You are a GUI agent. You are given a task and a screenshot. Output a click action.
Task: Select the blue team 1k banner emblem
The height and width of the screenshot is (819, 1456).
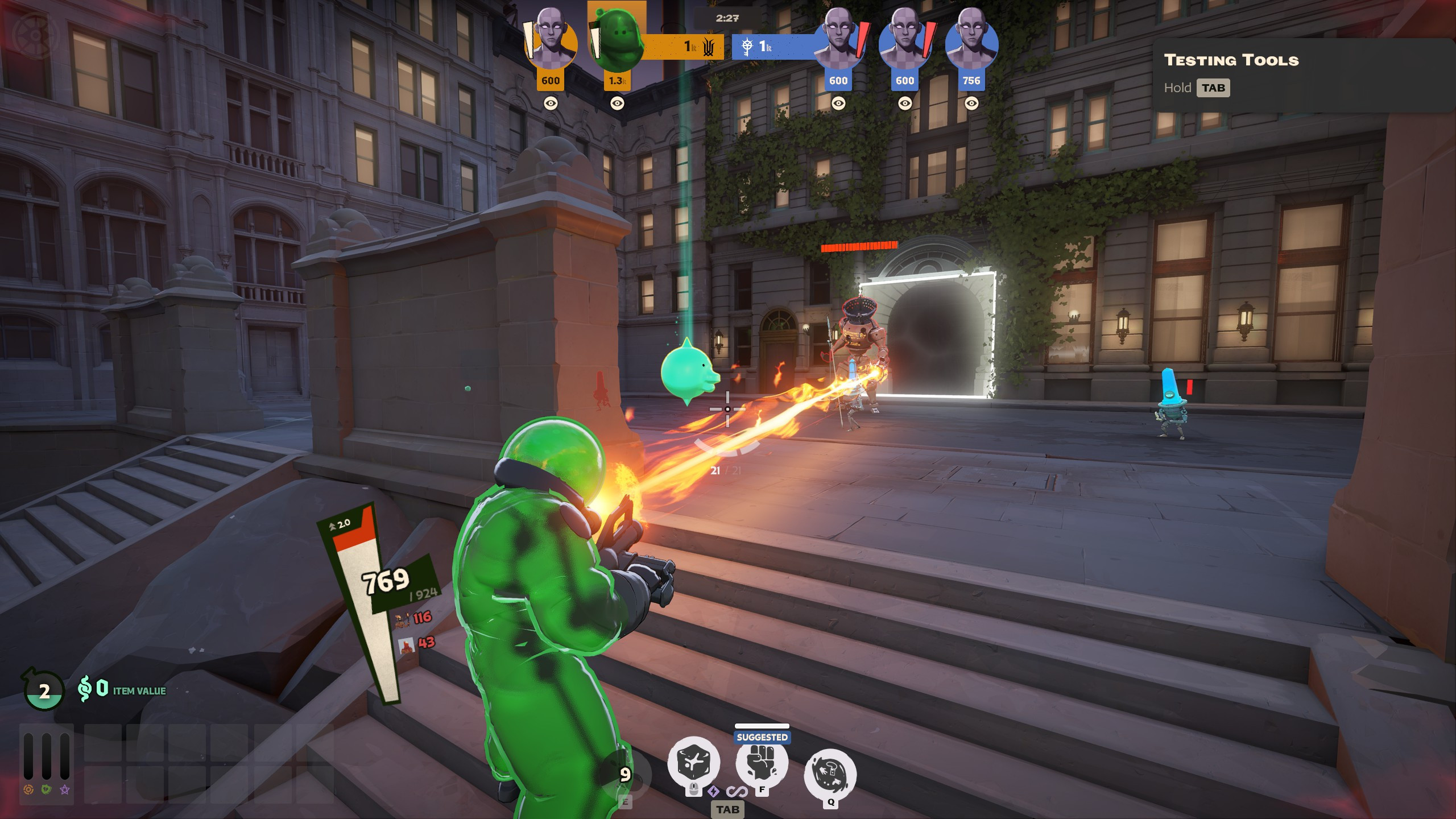747,47
